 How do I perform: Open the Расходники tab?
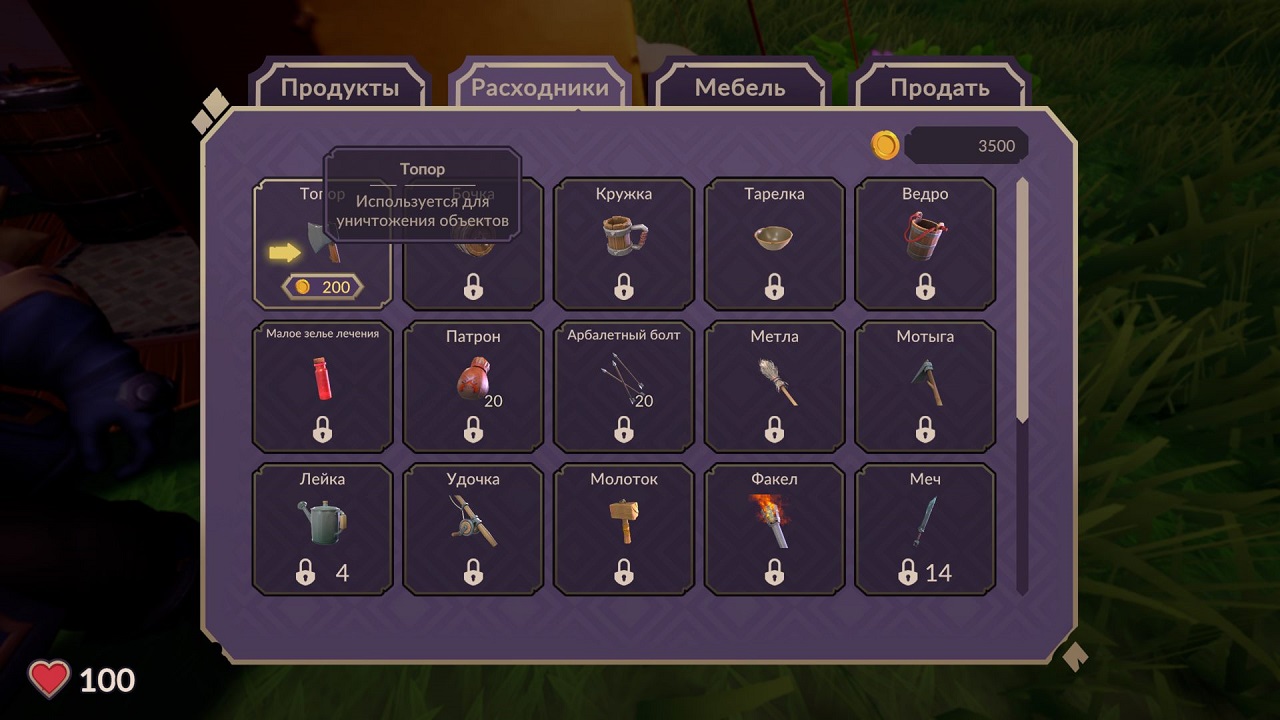[540, 88]
